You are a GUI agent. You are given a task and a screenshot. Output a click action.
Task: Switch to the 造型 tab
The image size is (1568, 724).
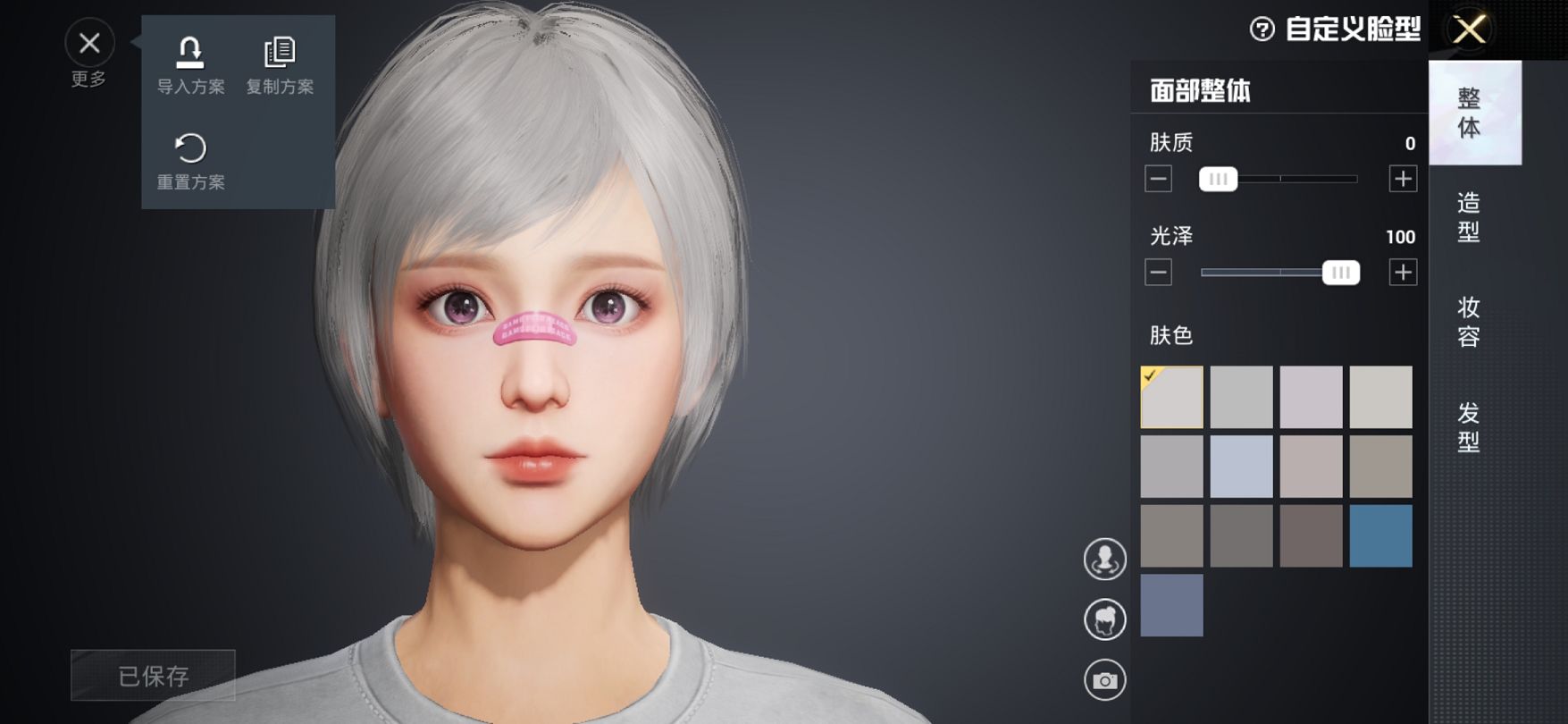(1469, 217)
